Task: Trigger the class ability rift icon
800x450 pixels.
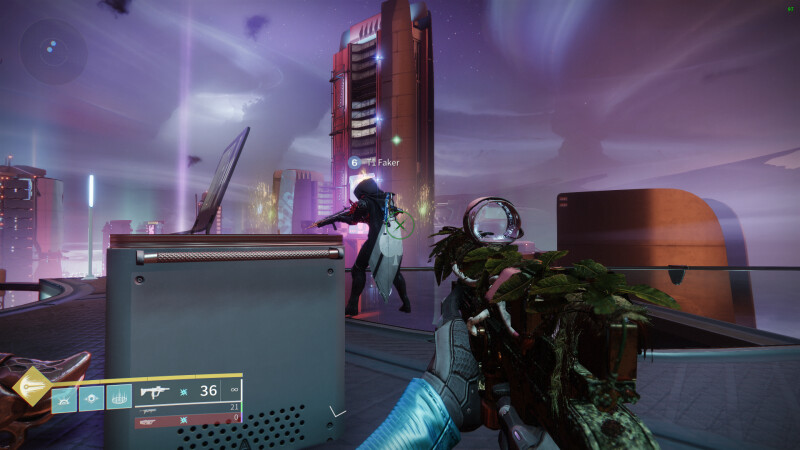Action: 119,397
